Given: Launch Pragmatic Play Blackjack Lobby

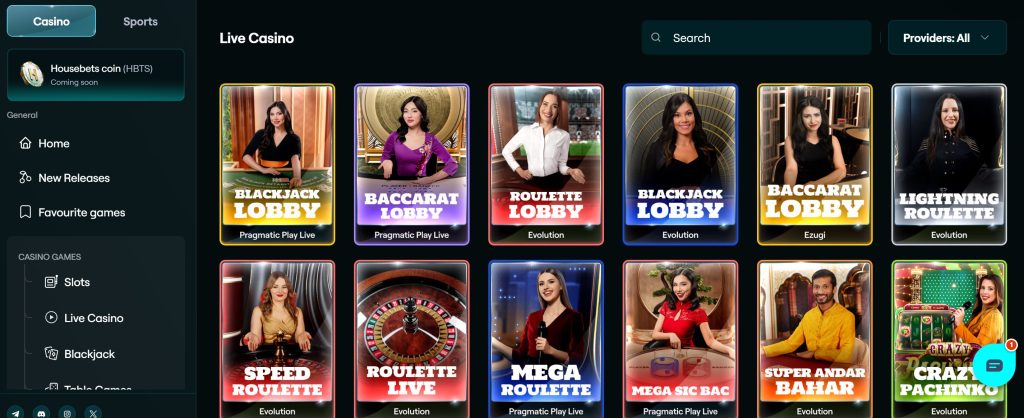Looking at the screenshot, I should (277, 163).
